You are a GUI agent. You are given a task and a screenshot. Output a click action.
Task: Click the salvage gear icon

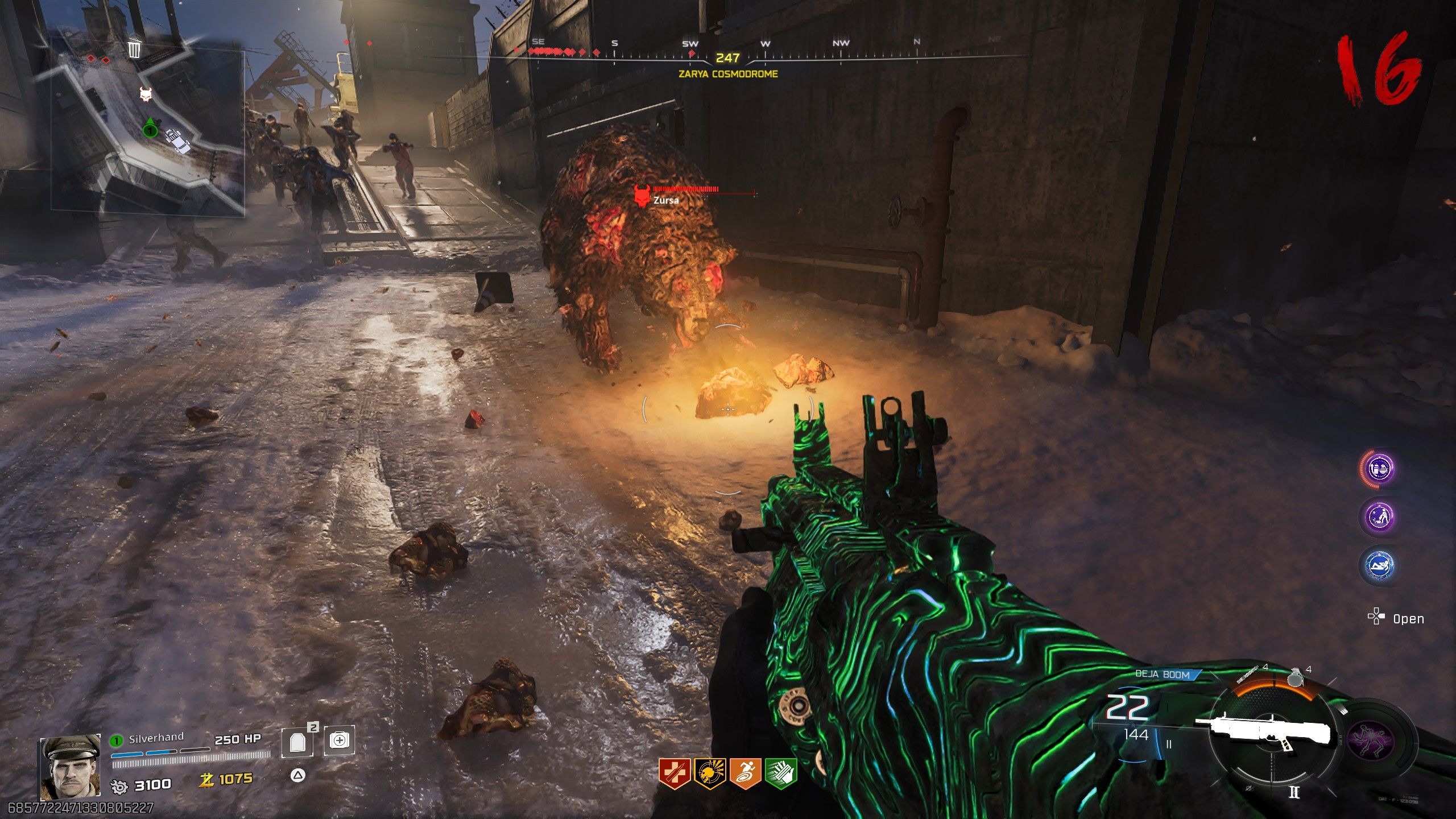(x=120, y=786)
